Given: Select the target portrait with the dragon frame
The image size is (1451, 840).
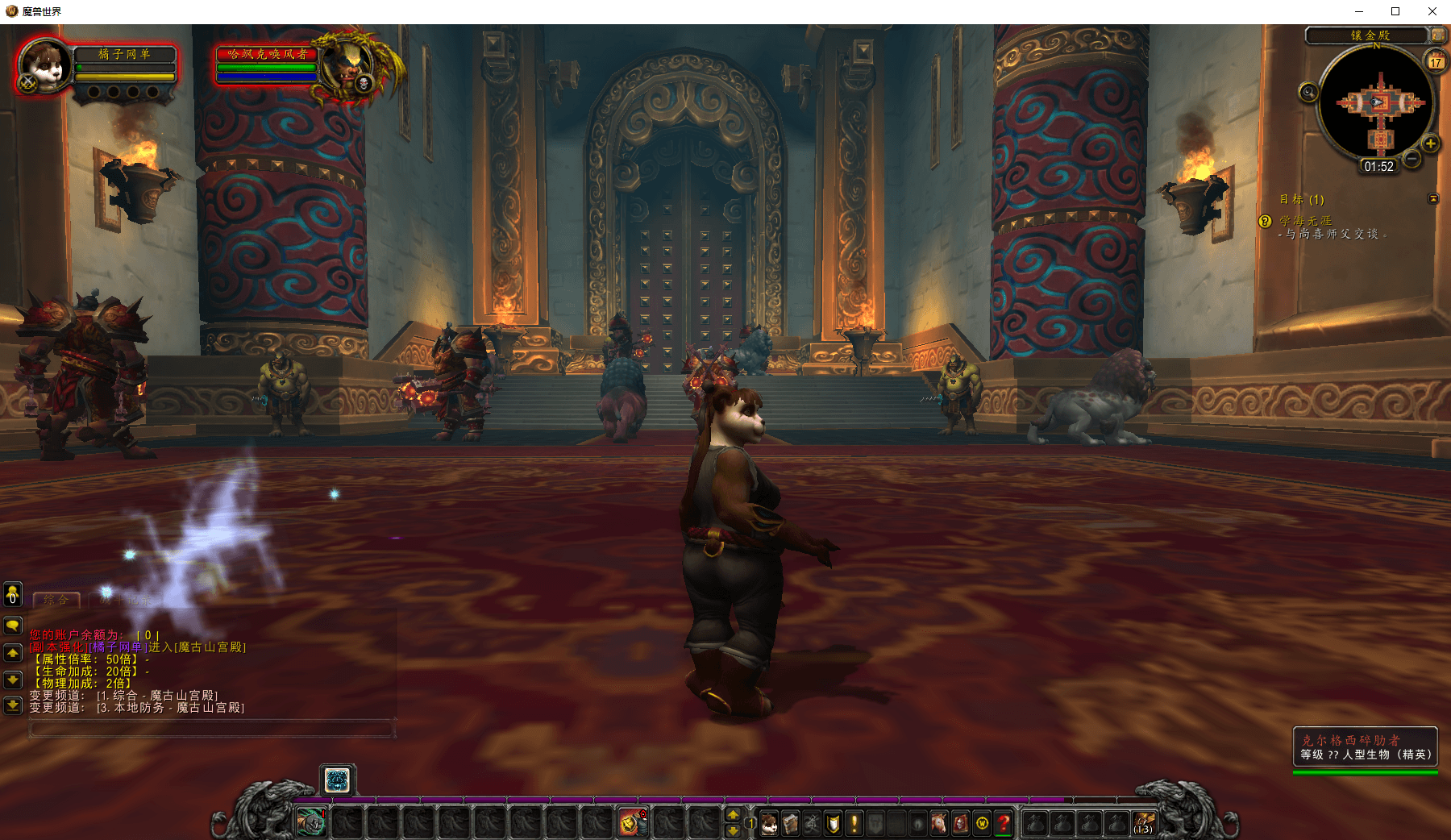Looking at the screenshot, I should (349, 64).
